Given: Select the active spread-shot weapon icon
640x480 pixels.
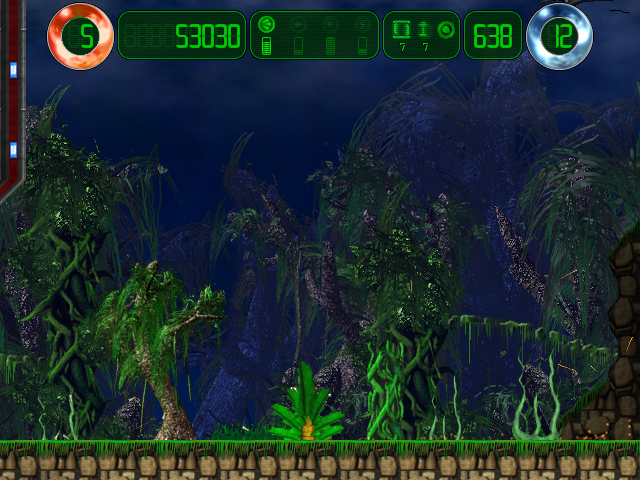Looking at the screenshot, I should [267, 24].
